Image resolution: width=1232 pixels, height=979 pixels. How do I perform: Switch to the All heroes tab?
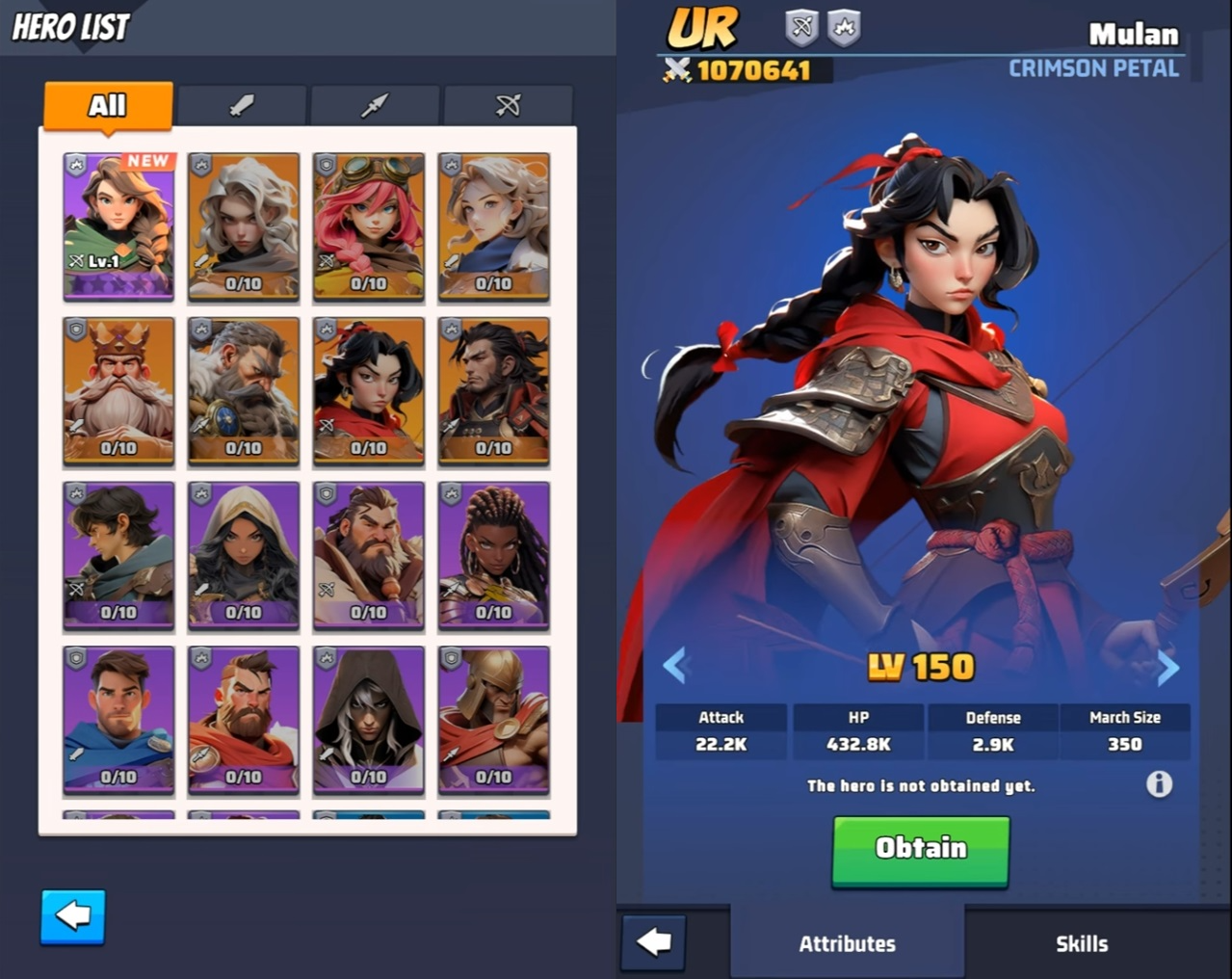click(108, 105)
